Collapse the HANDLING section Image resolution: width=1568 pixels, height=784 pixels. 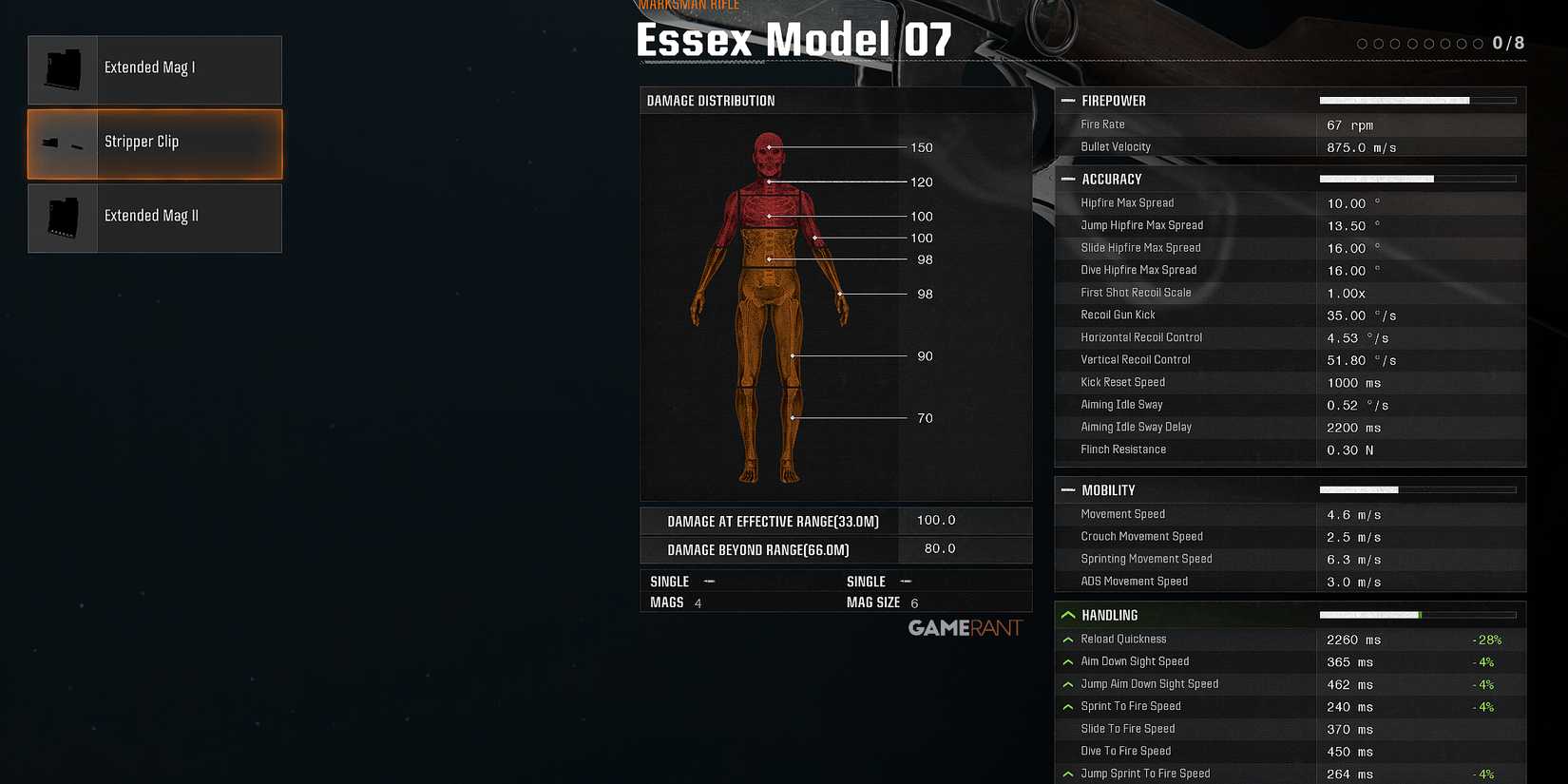coord(1068,614)
